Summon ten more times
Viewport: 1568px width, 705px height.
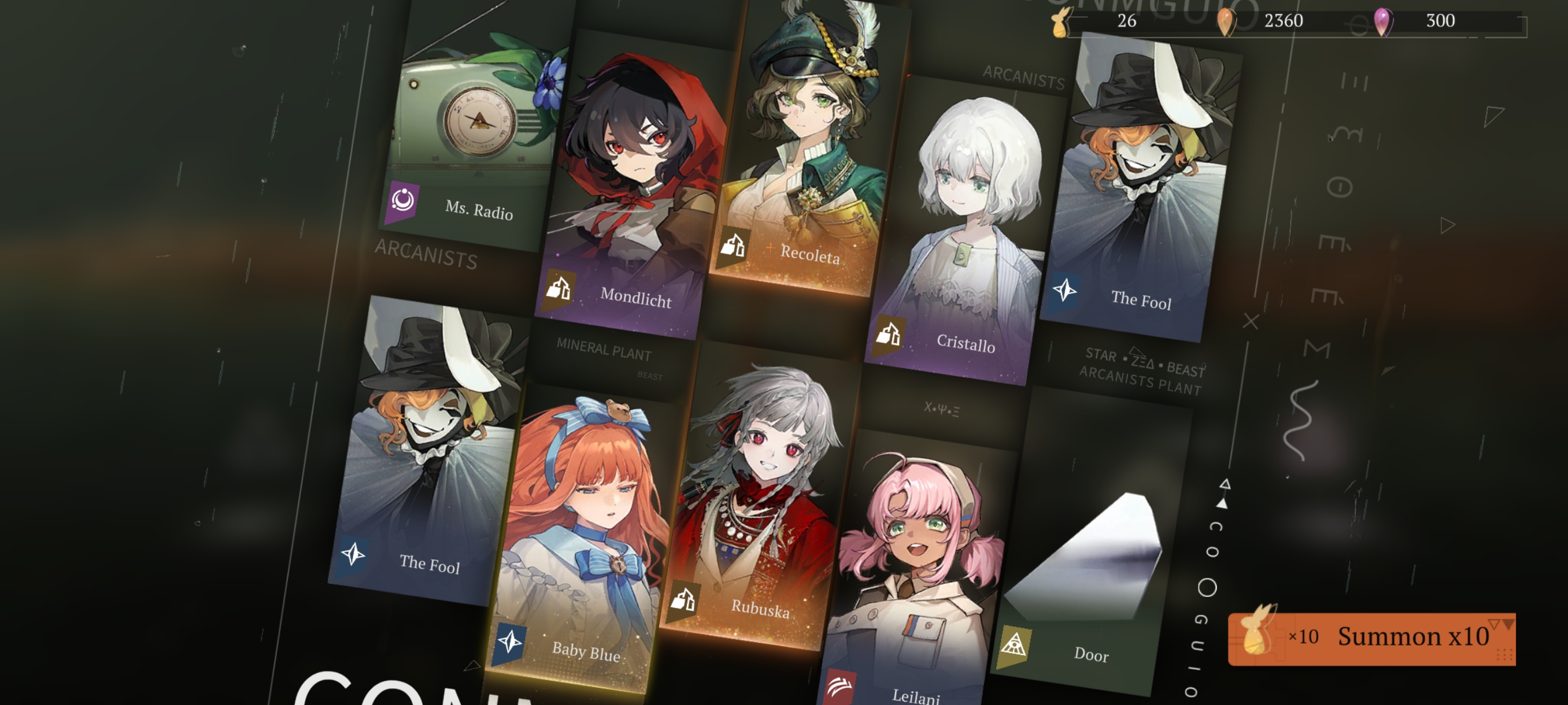click(x=1372, y=638)
